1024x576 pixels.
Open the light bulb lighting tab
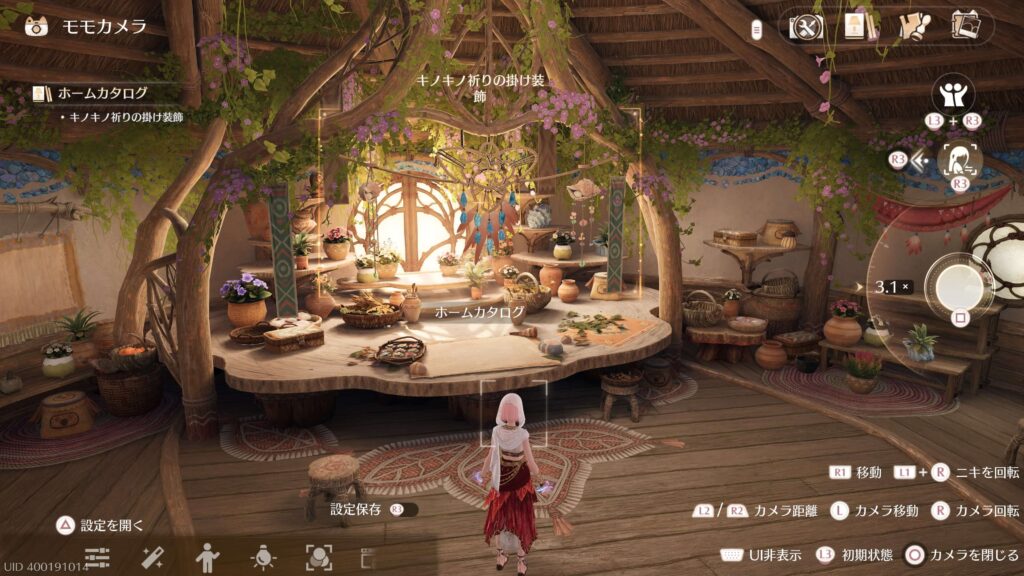(263, 557)
